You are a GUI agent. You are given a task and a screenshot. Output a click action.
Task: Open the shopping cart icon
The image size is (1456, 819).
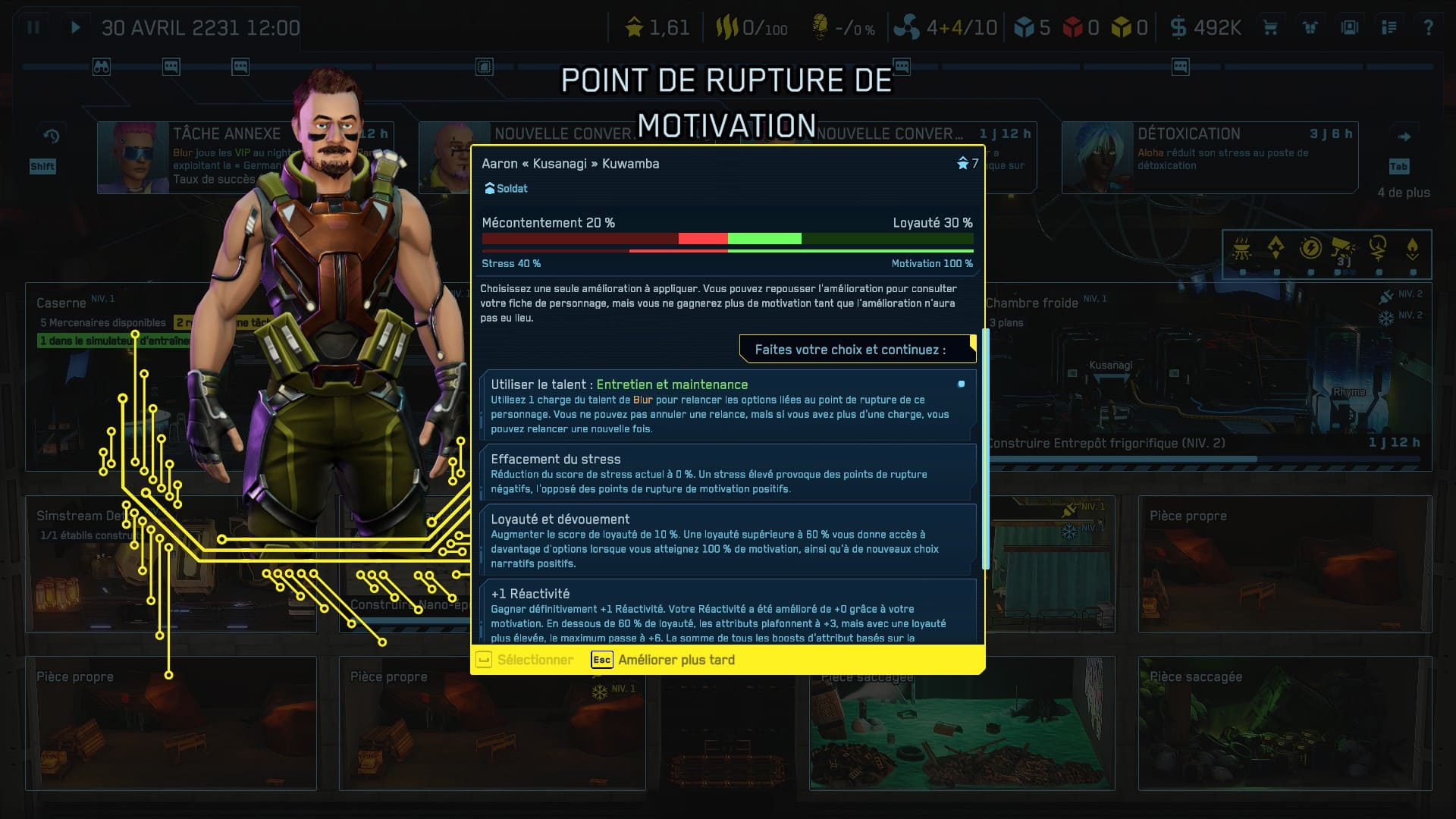pos(1270,28)
